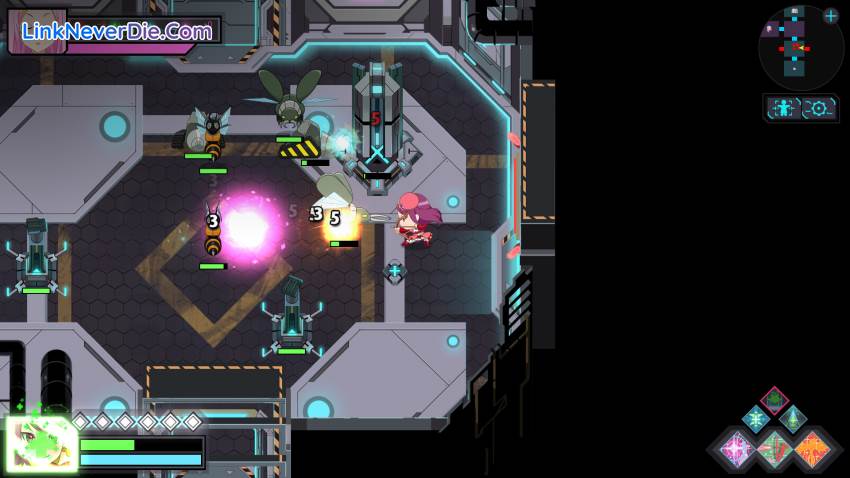Select the teal crystal skill diamond
The image size is (850, 478).
pyautogui.click(x=793, y=419)
